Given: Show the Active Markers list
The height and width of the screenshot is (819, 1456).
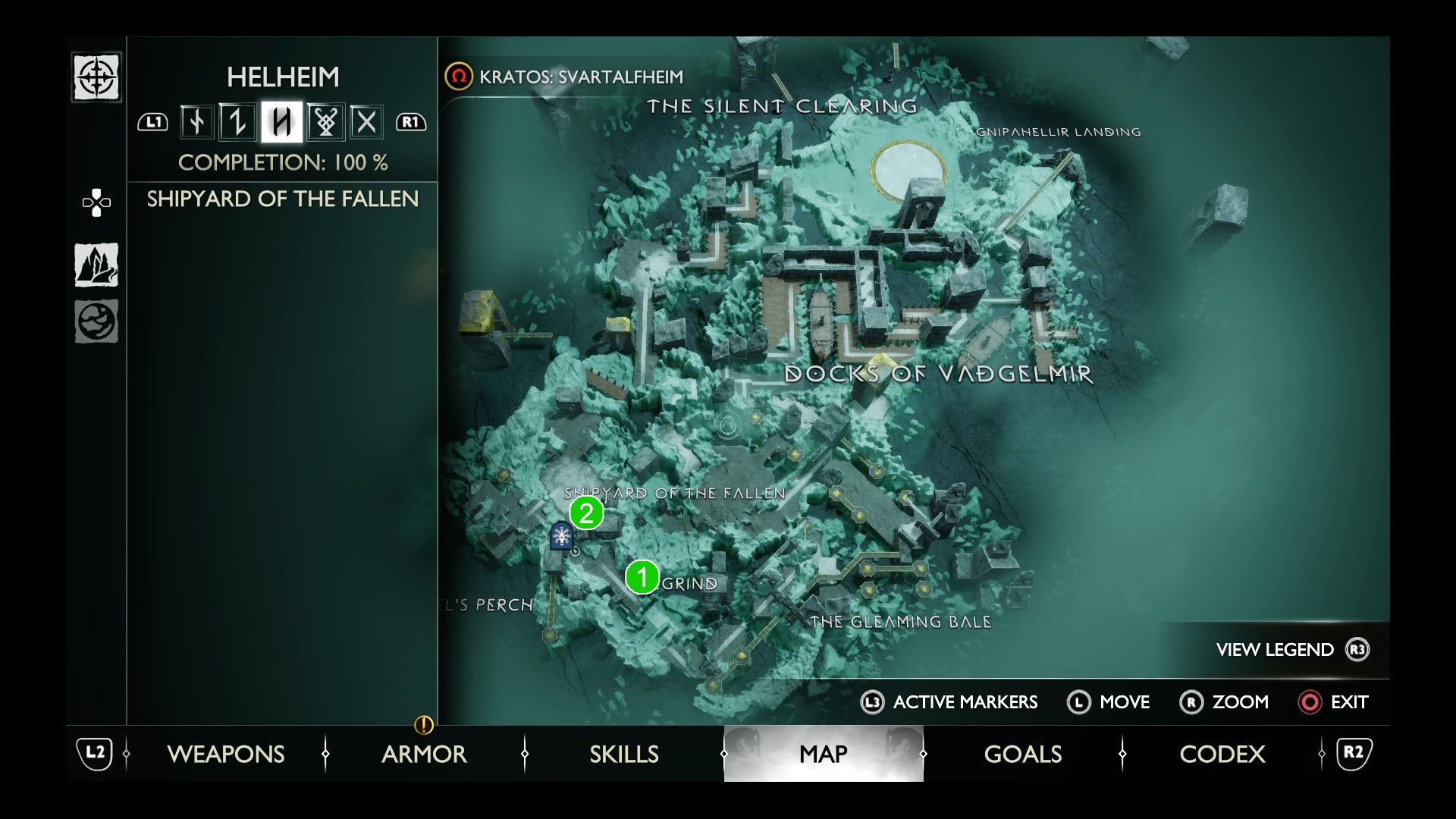Looking at the screenshot, I should tap(949, 702).
